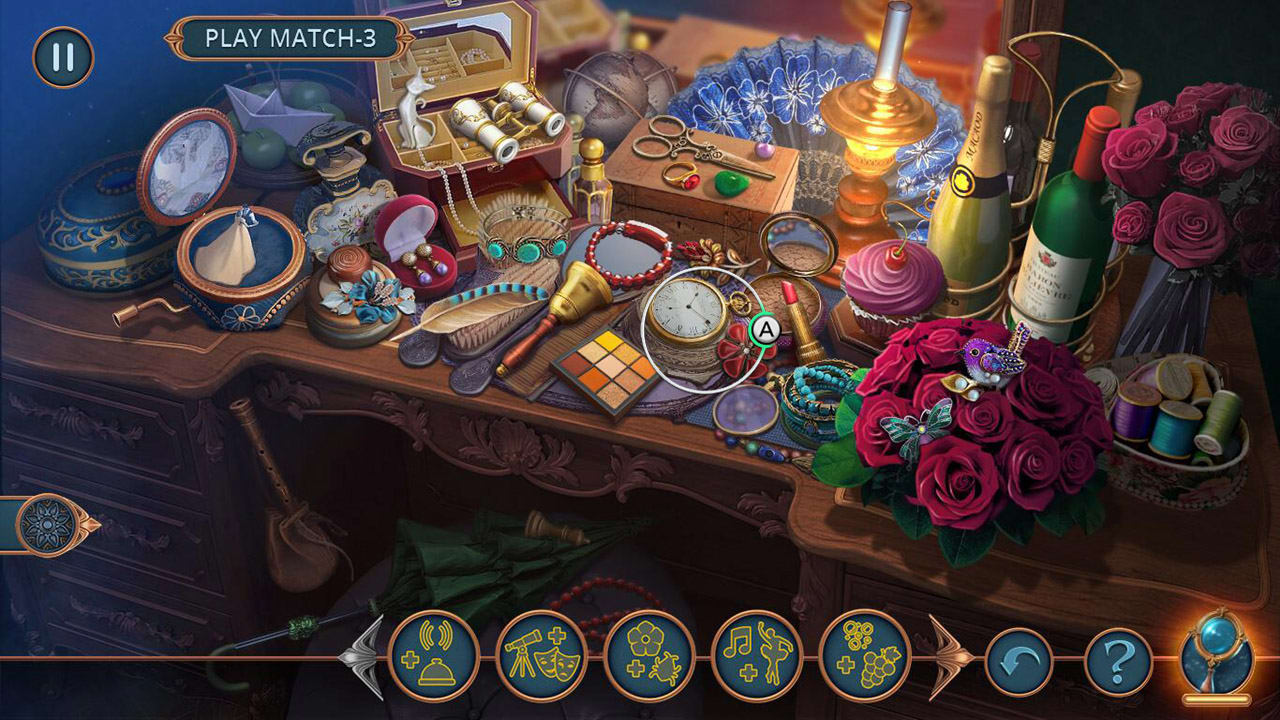Image resolution: width=1280 pixels, height=720 pixels.
Task: Select the PLAY MATCH-3 banner tab
Action: [291, 37]
